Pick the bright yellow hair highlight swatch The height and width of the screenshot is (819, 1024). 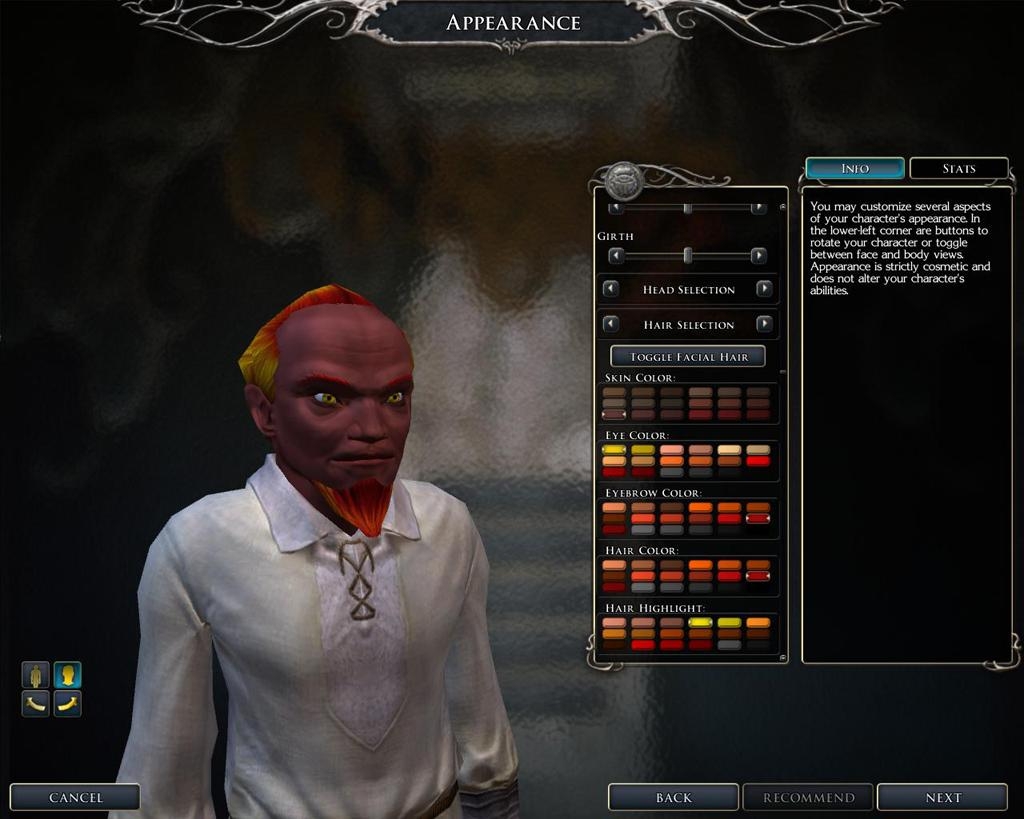pos(700,622)
